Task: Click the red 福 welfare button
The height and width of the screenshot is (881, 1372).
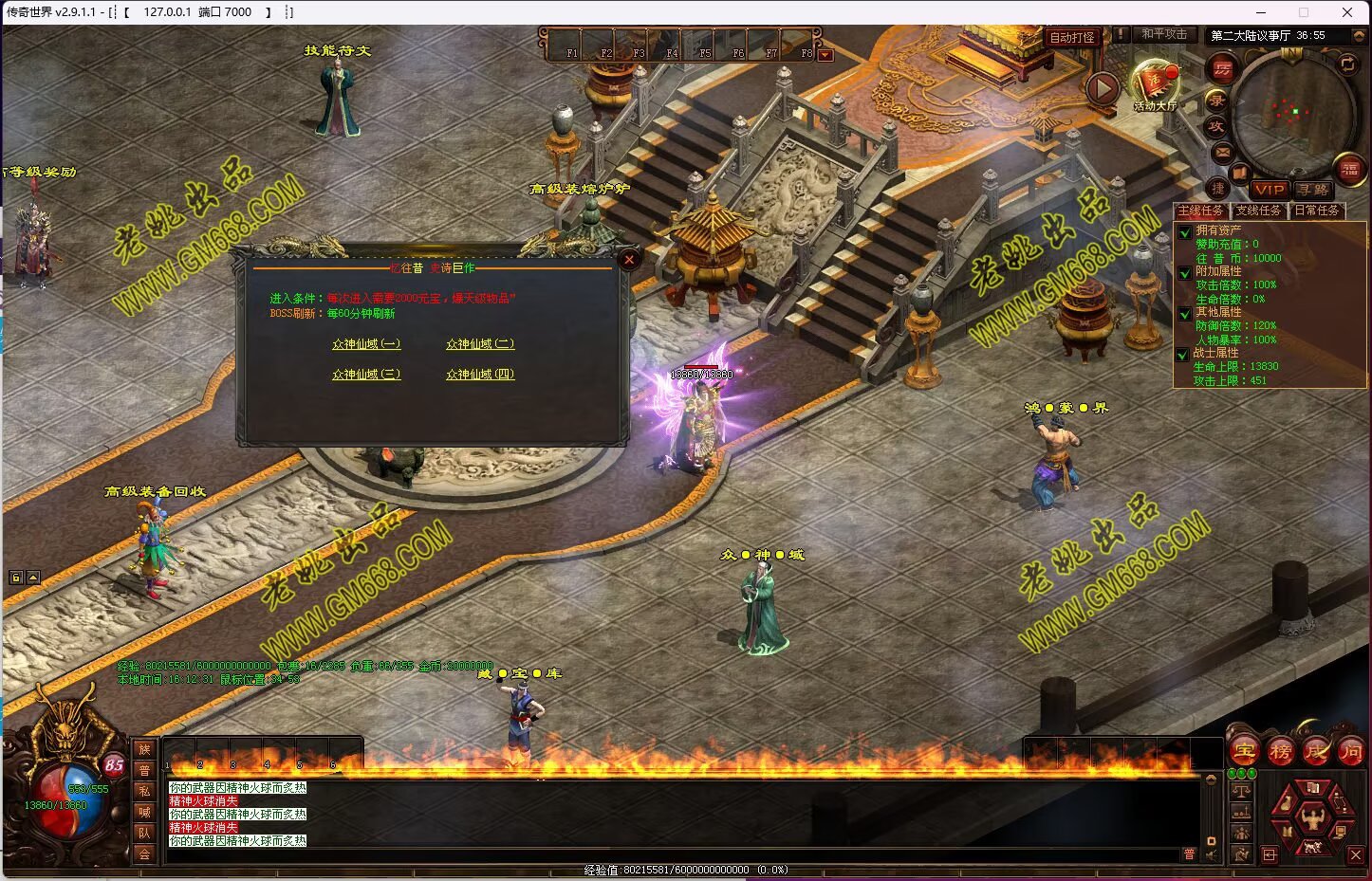Action: pyautogui.click(x=1349, y=171)
